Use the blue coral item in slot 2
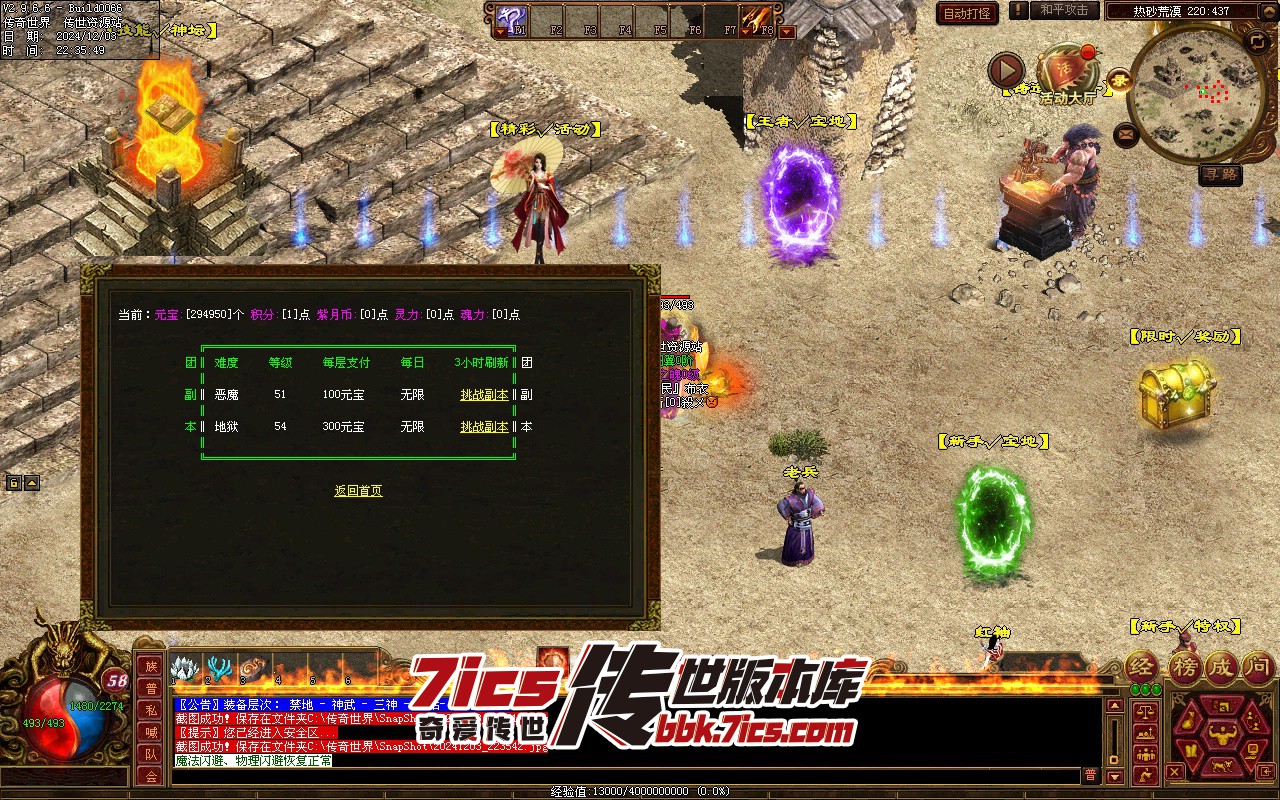The image size is (1280, 800). point(218,668)
